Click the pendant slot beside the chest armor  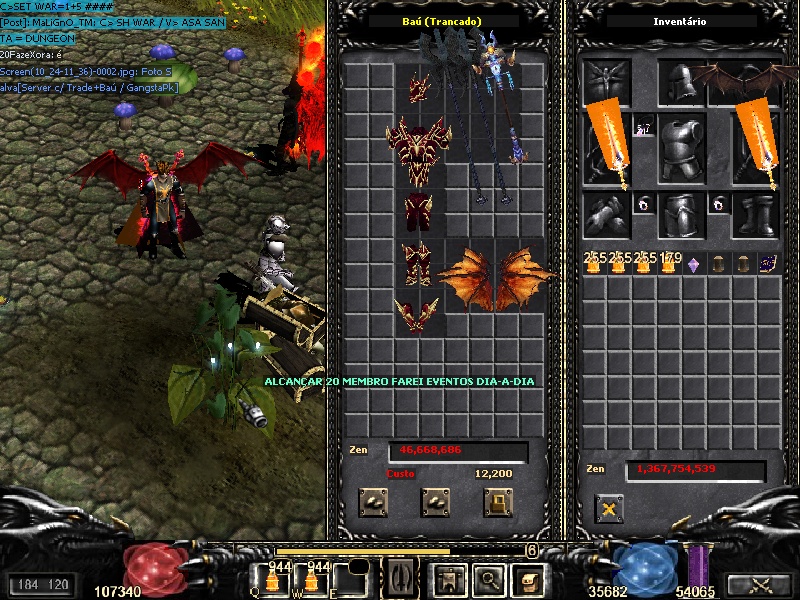click(643, 128)
